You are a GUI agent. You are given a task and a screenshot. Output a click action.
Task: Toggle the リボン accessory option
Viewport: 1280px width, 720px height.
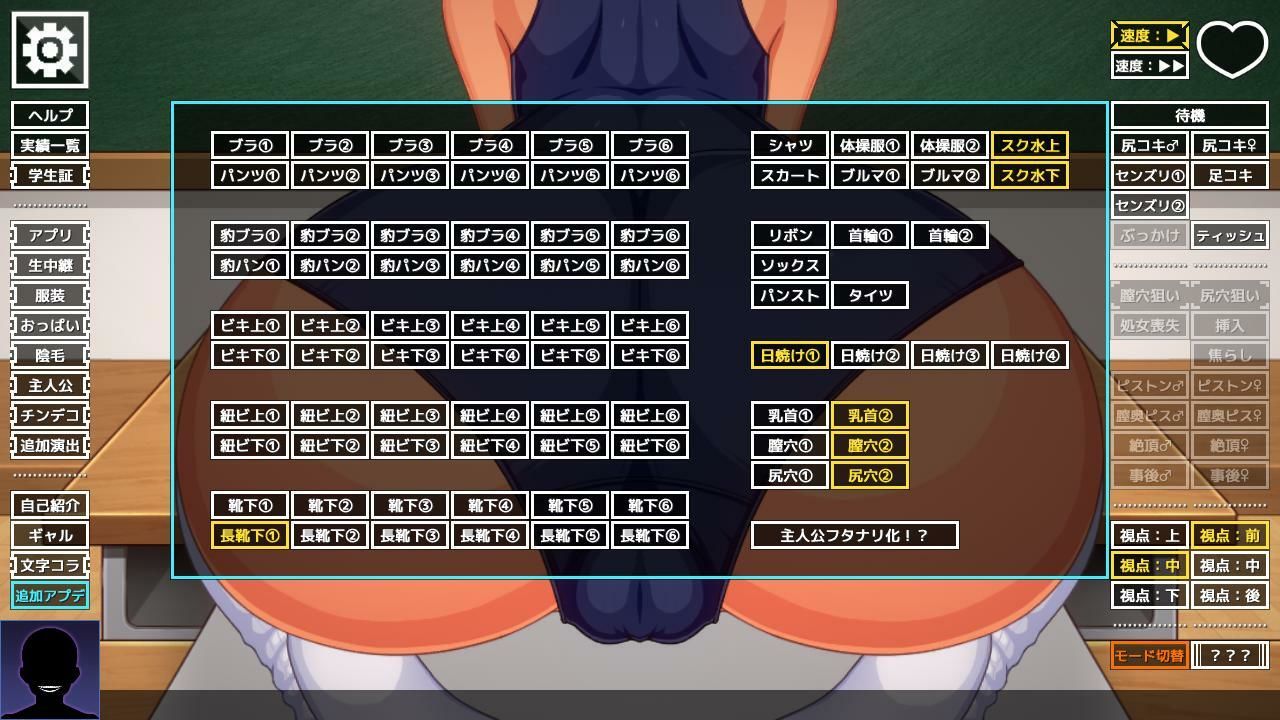pyautogui.click(x=790, y=235)
